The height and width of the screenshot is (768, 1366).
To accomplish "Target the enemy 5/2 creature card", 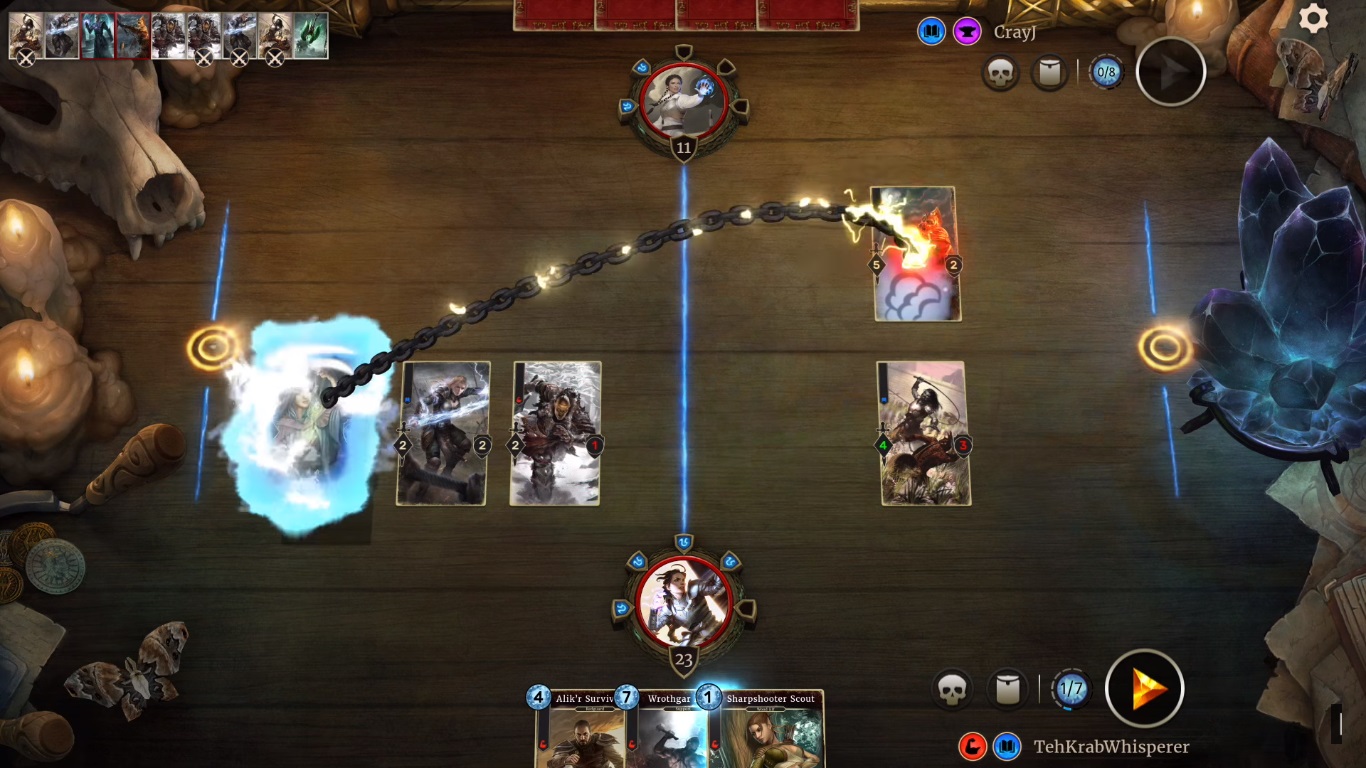I will pos(917,254).
